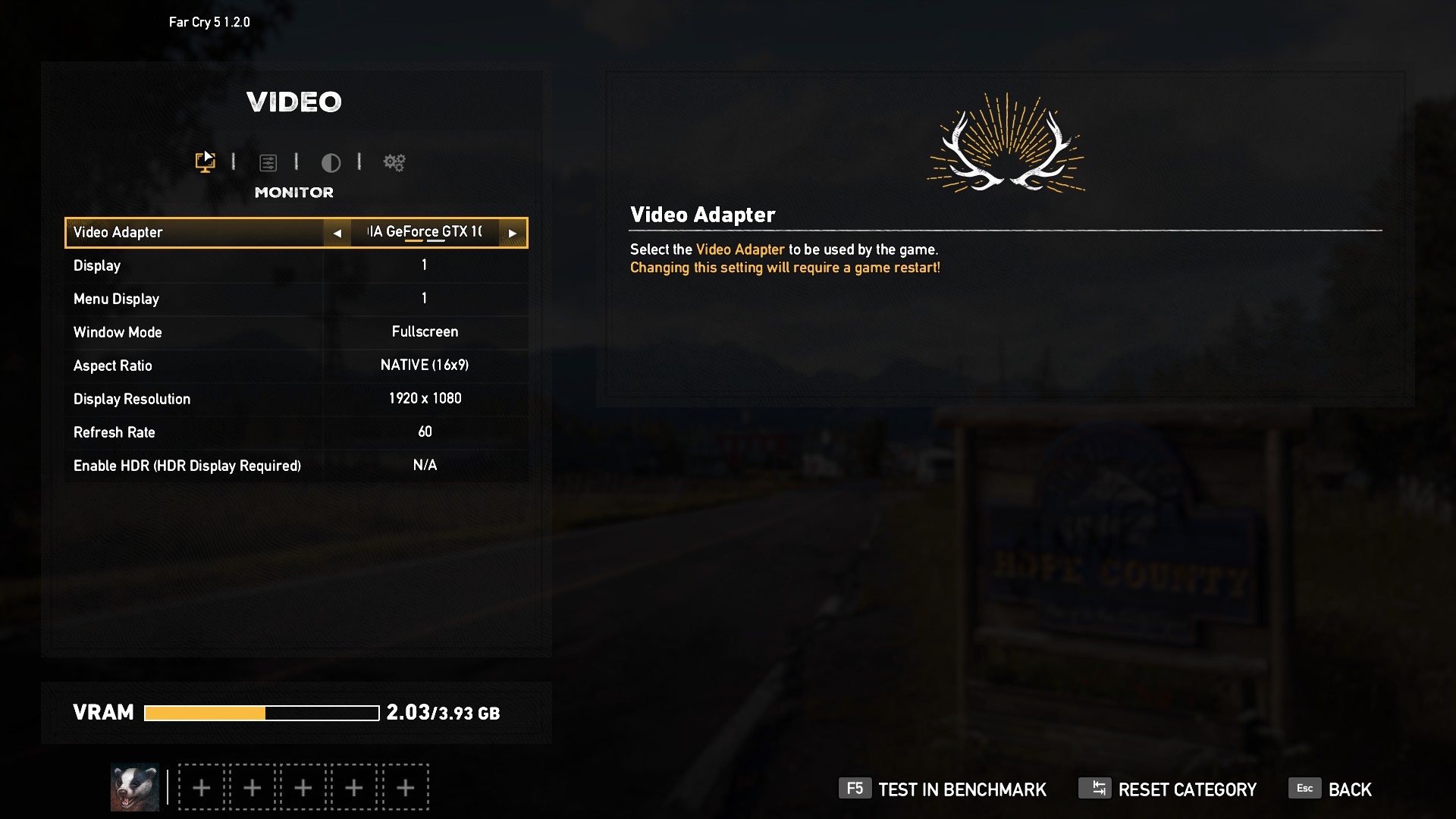Select the Window Mode option
Image resolution: width=1456 pixels, height=819 pixels.
(x=296, y=332)
